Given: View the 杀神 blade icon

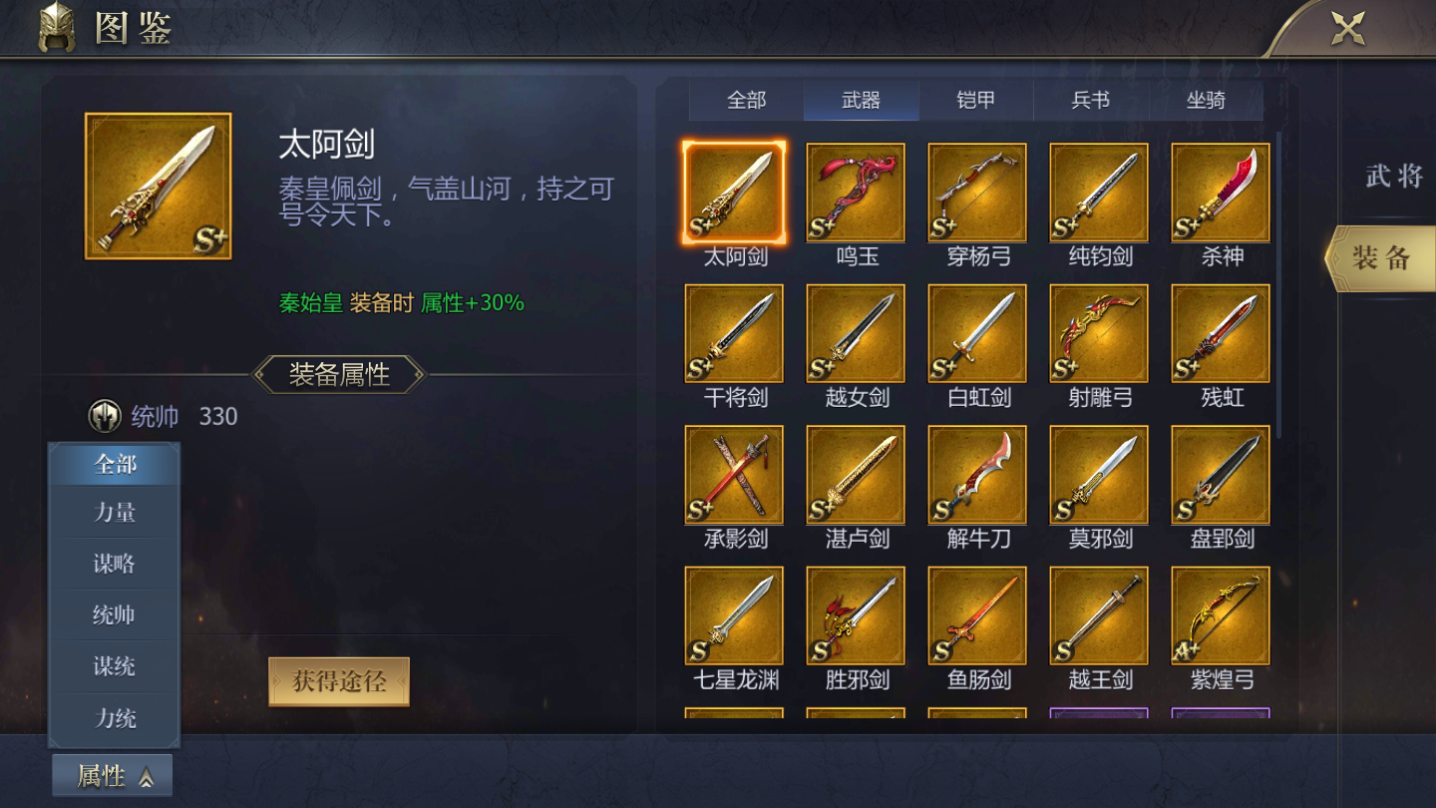Looking at the screenshot, I should 1220,192.
